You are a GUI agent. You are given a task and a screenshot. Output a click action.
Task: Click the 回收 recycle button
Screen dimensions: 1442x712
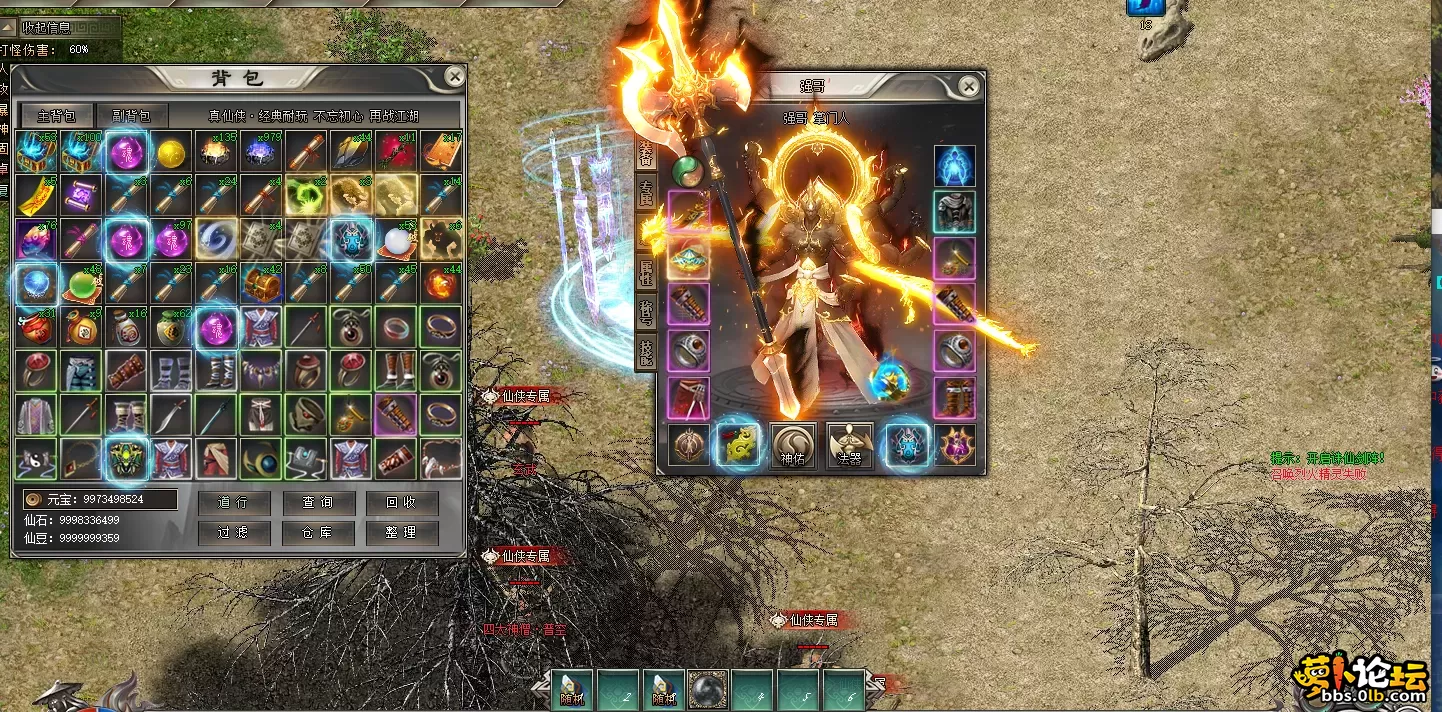[x=401, y=502]
